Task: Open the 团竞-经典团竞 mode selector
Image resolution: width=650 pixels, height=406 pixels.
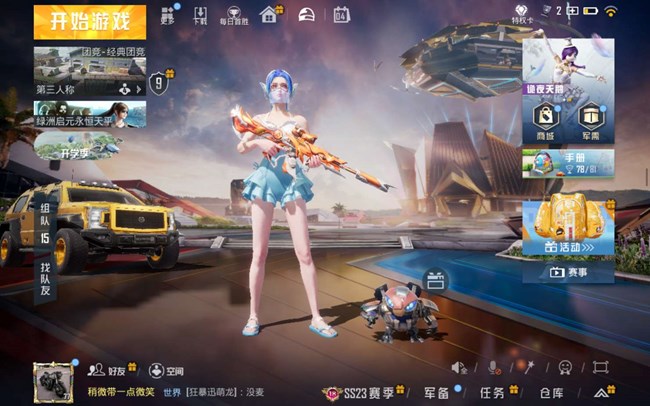Action: pos(90,70)
